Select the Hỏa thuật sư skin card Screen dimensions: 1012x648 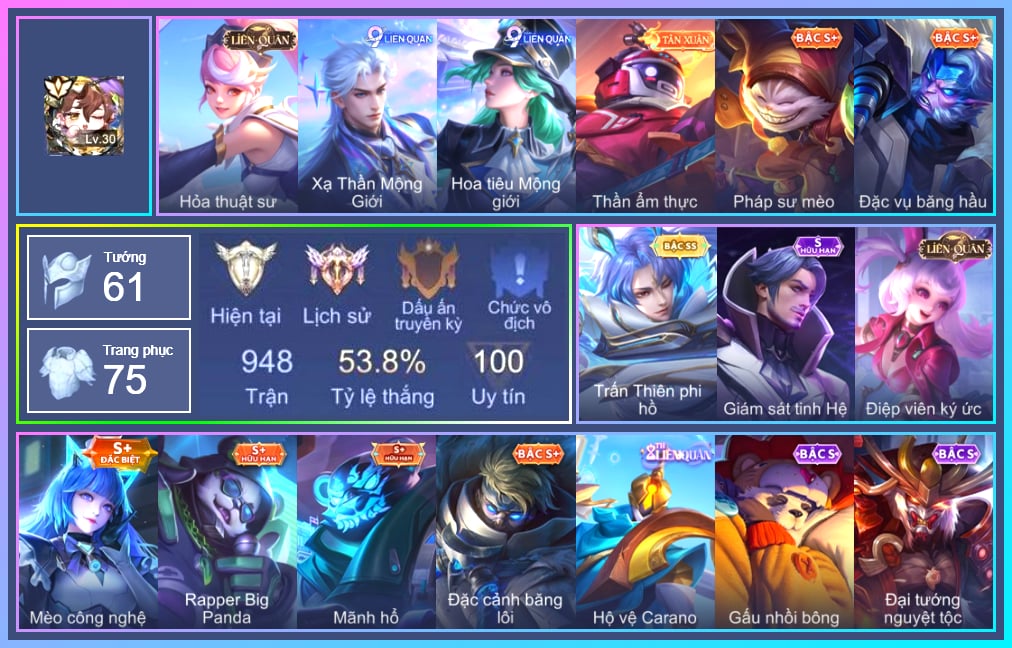(228, 115)
